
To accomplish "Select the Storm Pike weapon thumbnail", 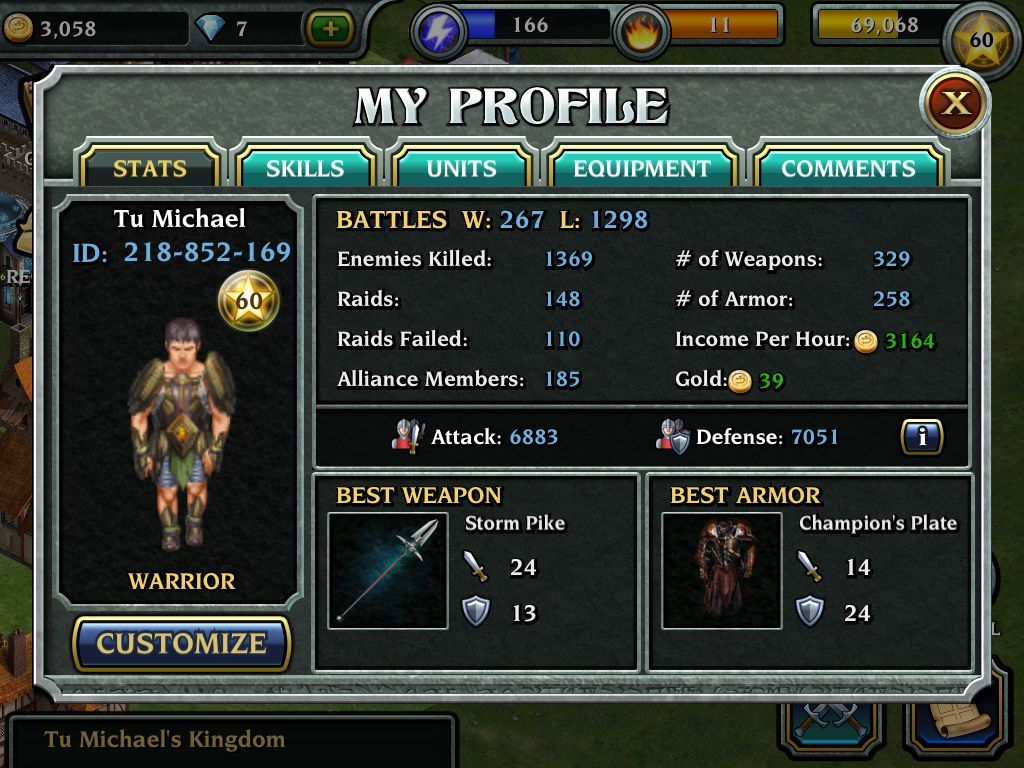I will (387, 571).
